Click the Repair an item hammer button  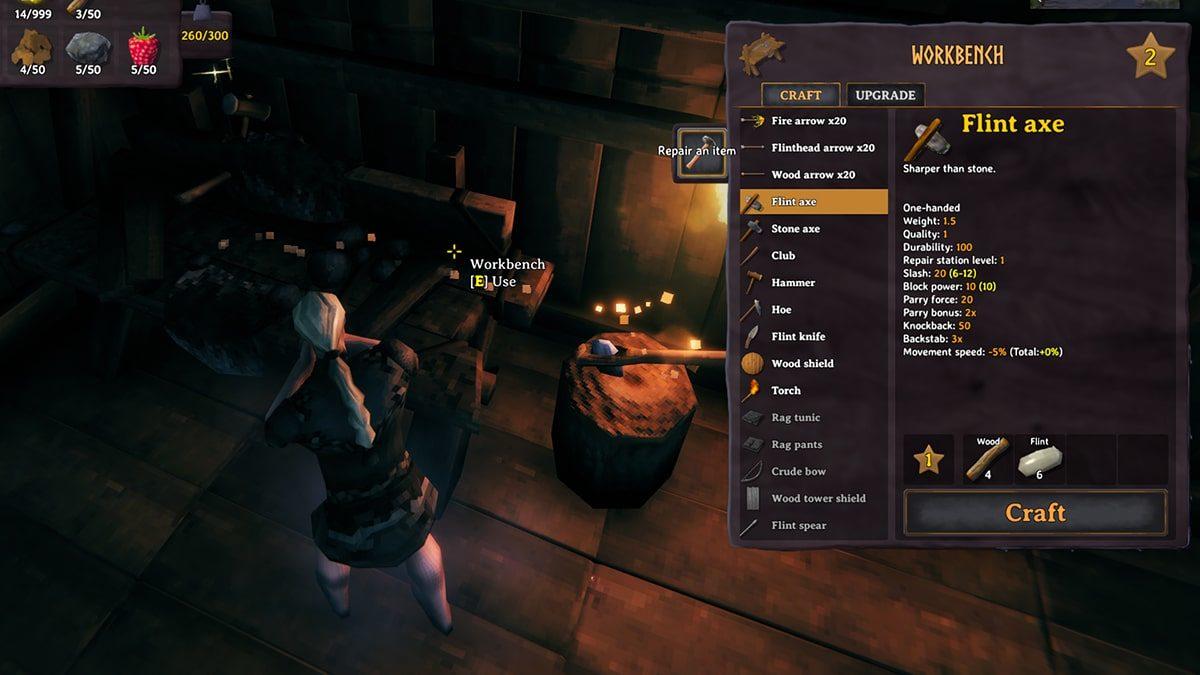(x=700, y=152)
